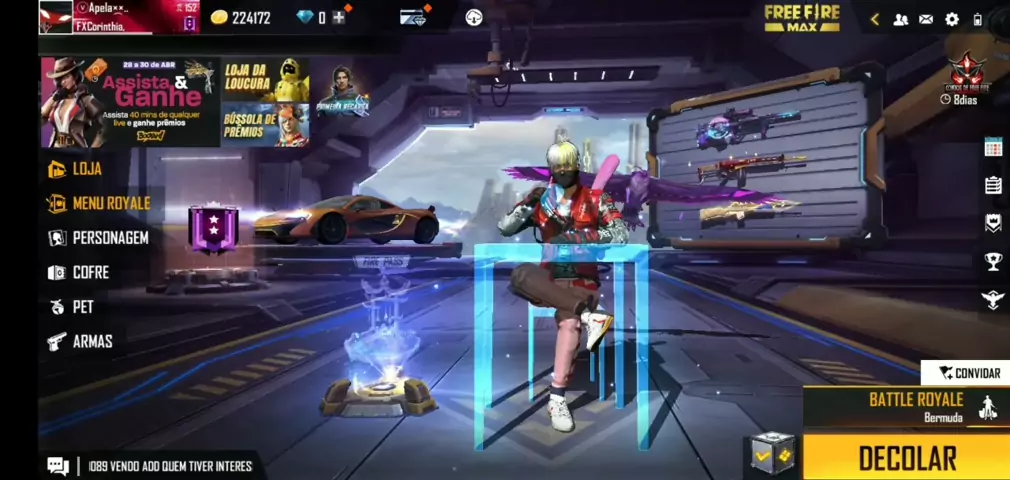The image size is (1010, 480).
Task: Open the Loja da Loucura banner
Action: [x=264, y=79]
